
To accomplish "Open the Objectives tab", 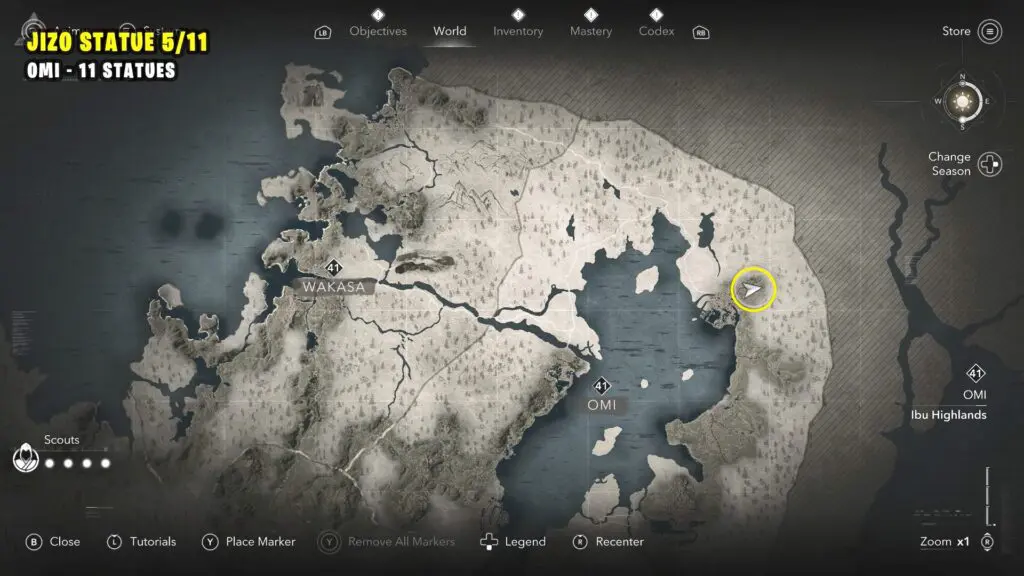I will (x=377, y=31).
